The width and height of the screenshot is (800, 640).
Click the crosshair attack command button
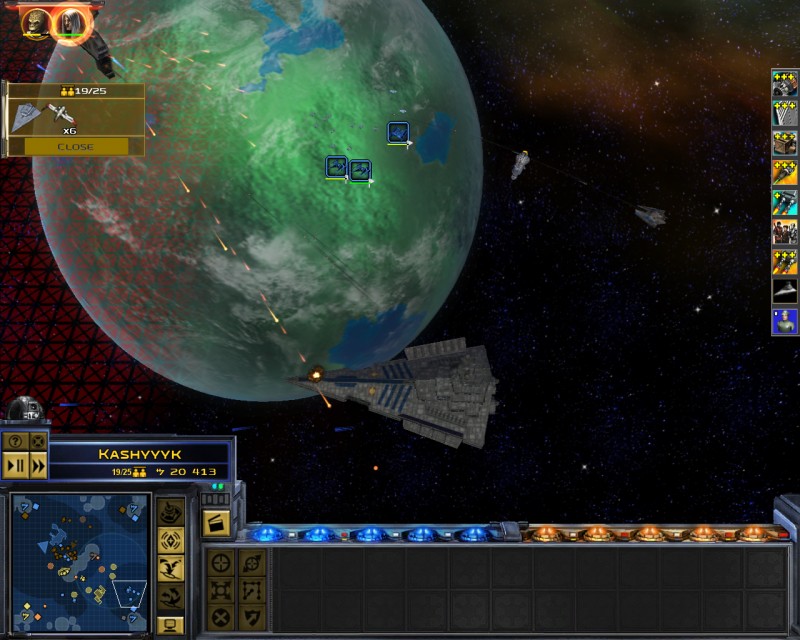(222, 562)
